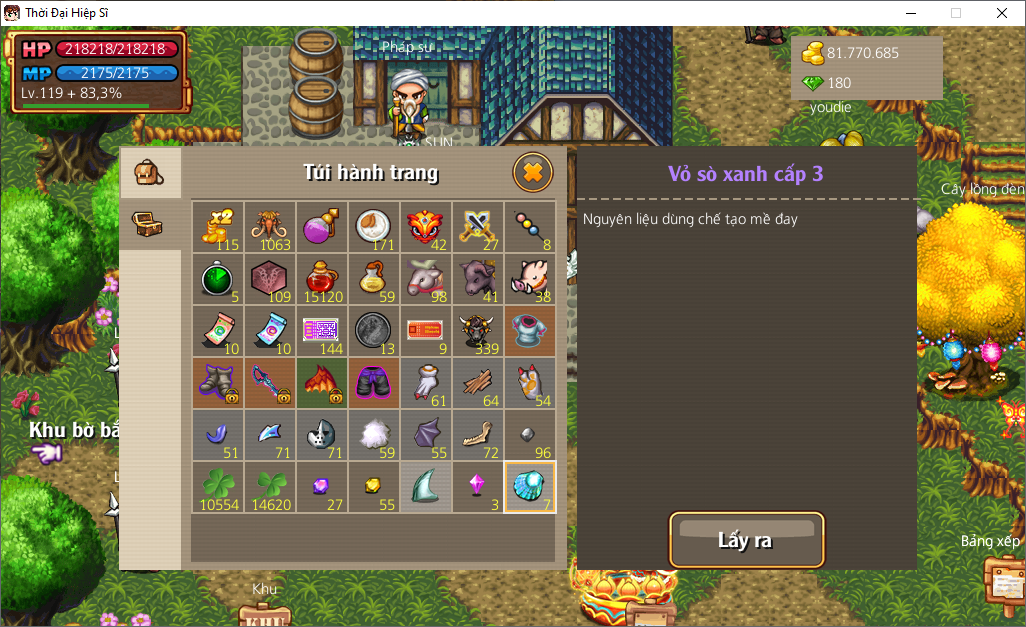The image size is (1026, 627).
Task: Select the horned bull helmet item
Action: tap(477, 331)
